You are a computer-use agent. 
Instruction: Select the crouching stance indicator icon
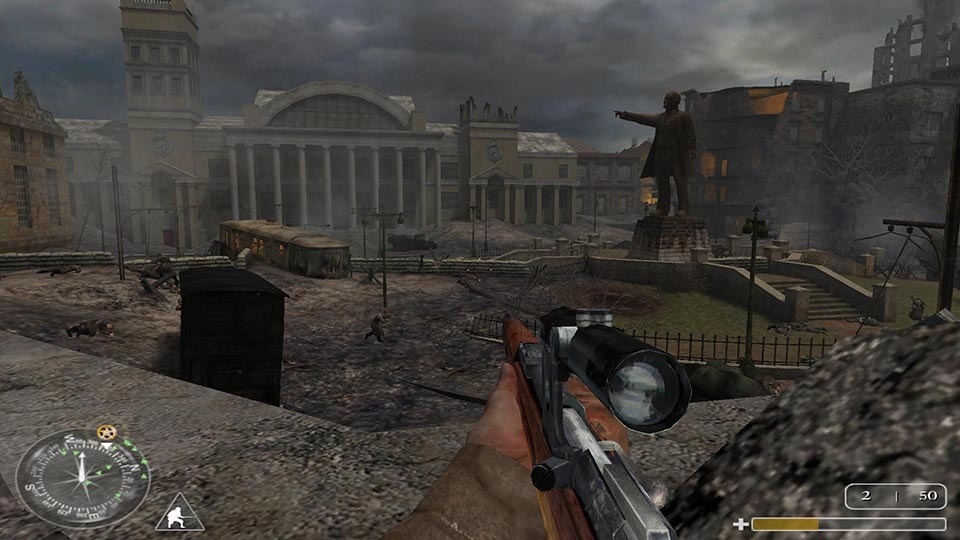pyautogui.click(x=180, y=512)
